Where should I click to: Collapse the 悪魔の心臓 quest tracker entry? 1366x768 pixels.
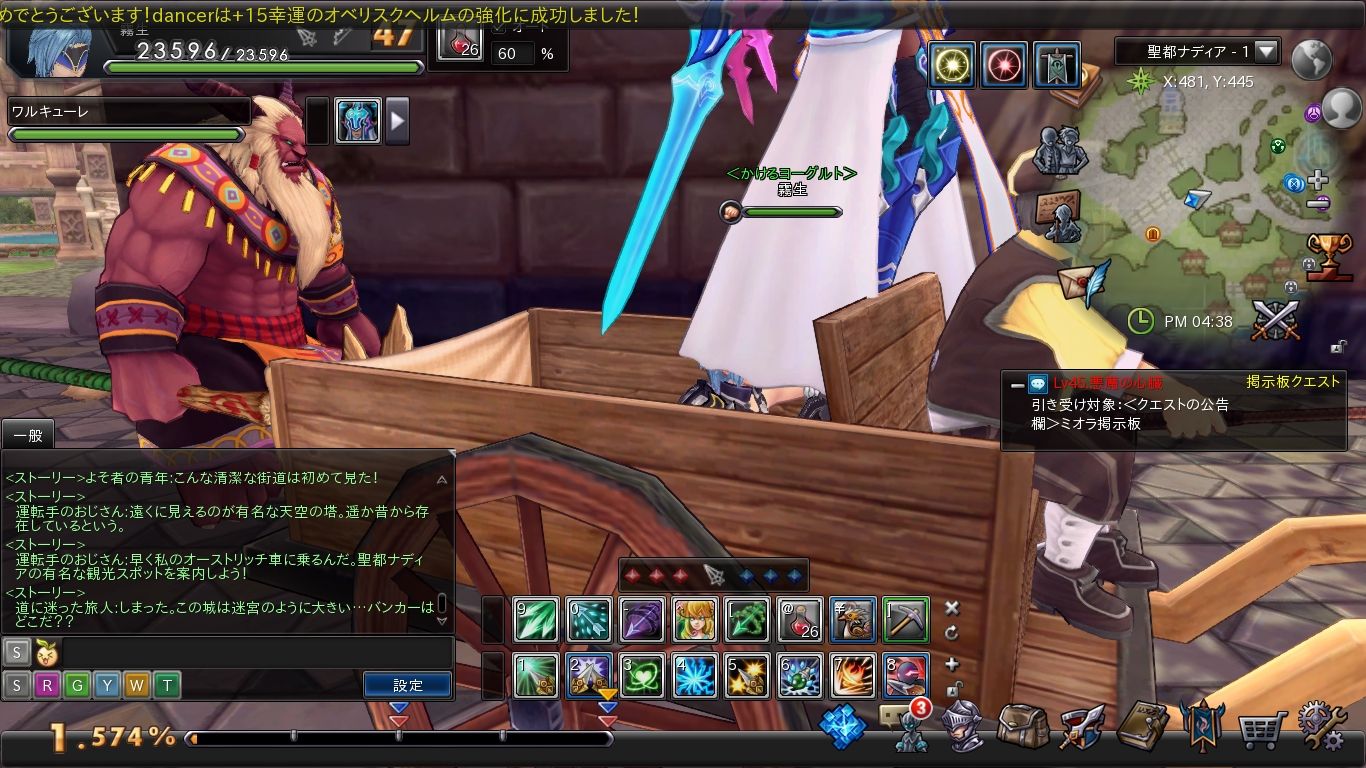click(x=1017, y=384)
